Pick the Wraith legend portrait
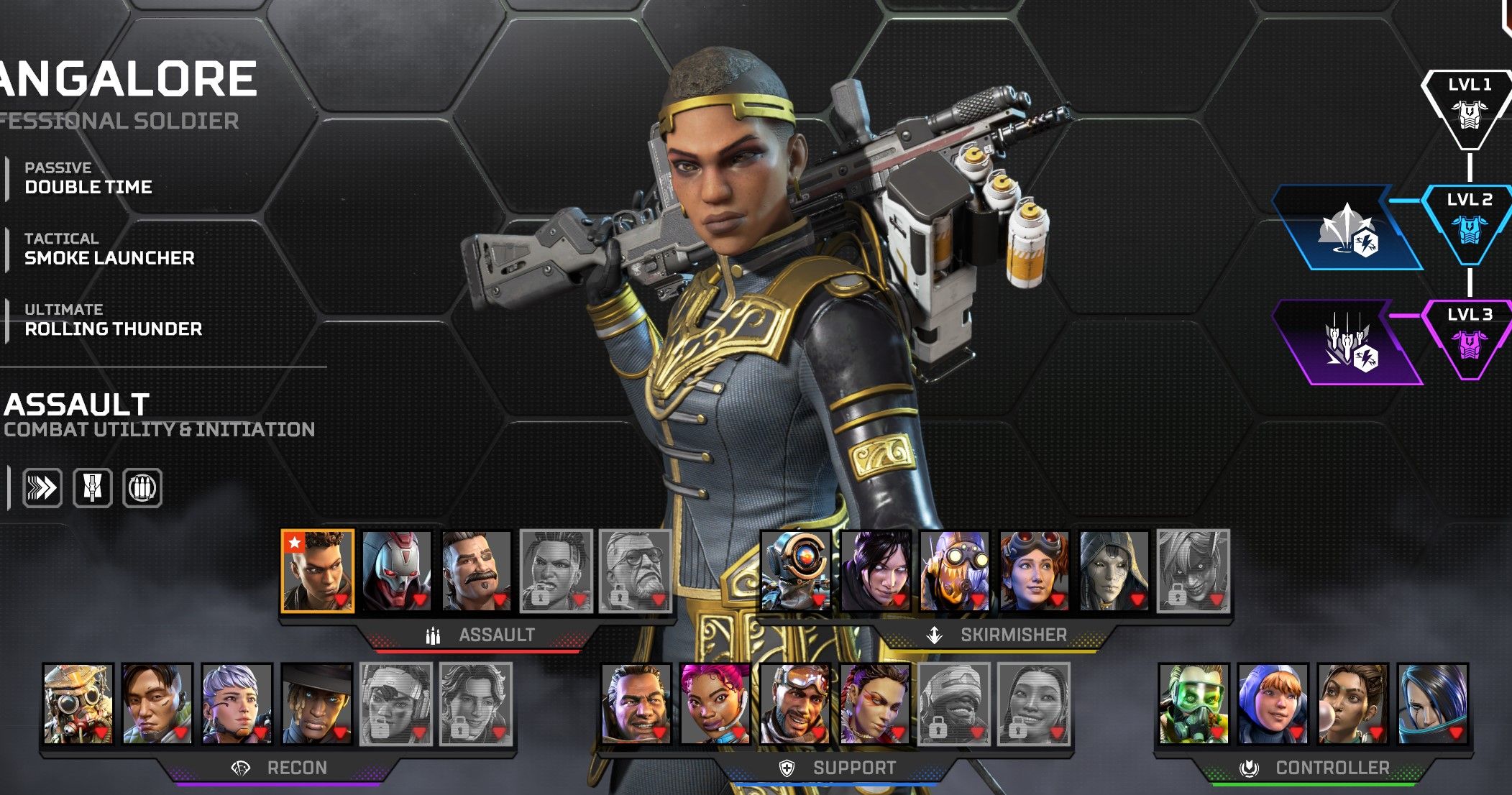 [876, 571]
